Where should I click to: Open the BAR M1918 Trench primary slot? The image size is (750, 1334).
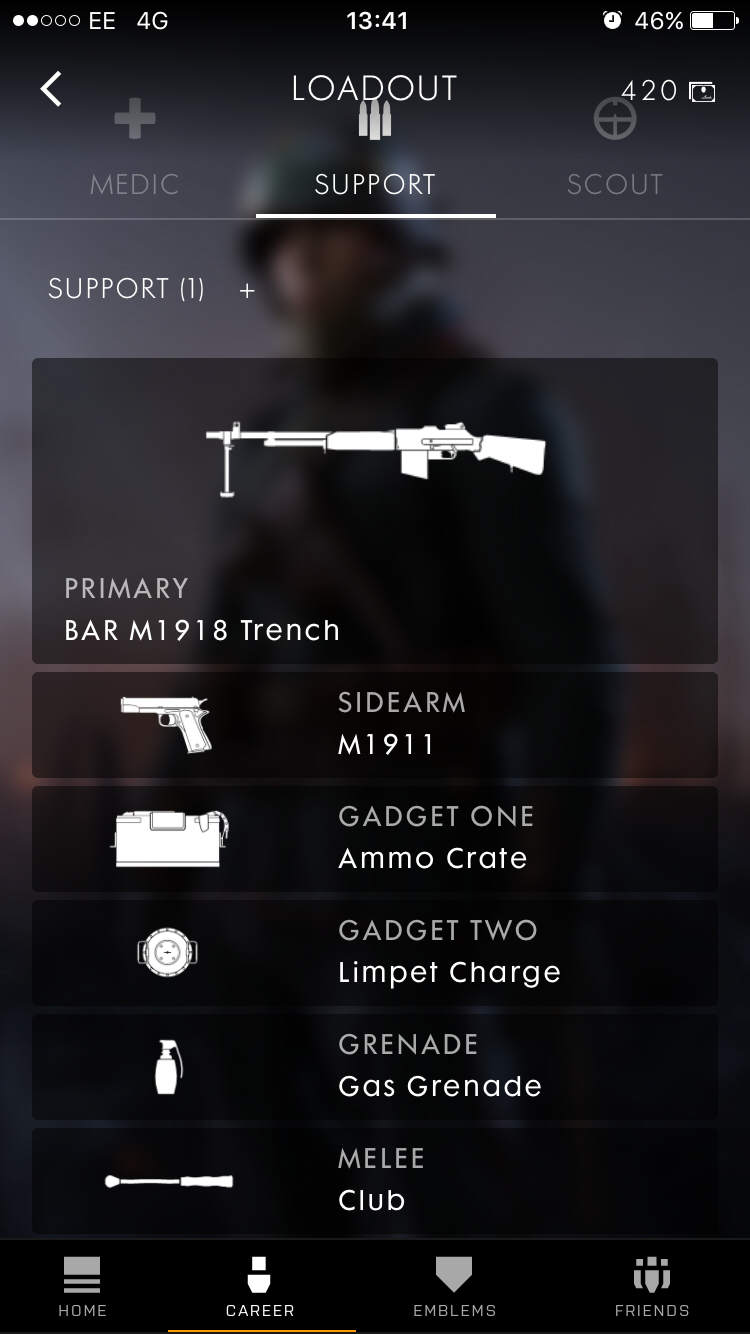pos(375,510)
